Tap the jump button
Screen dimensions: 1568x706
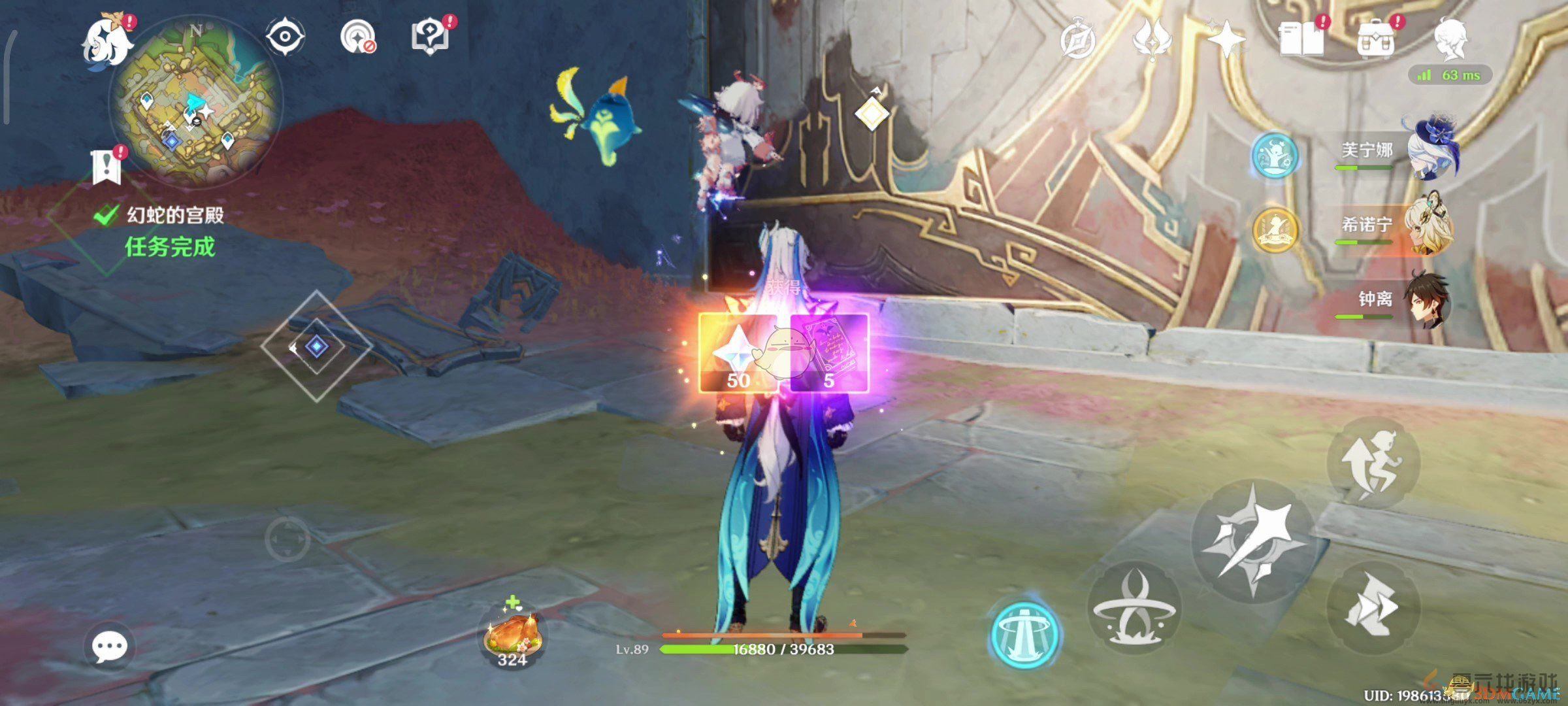click(1374, 463)
